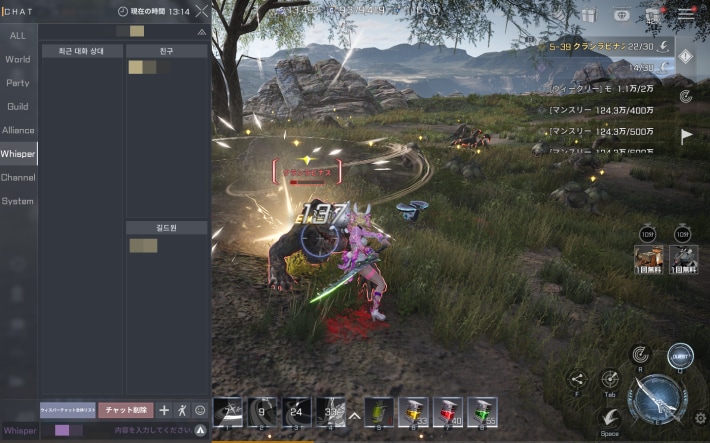Use the green potion hotbar slot
Screen dimensions: 710x443
click(x=482, y=409)
